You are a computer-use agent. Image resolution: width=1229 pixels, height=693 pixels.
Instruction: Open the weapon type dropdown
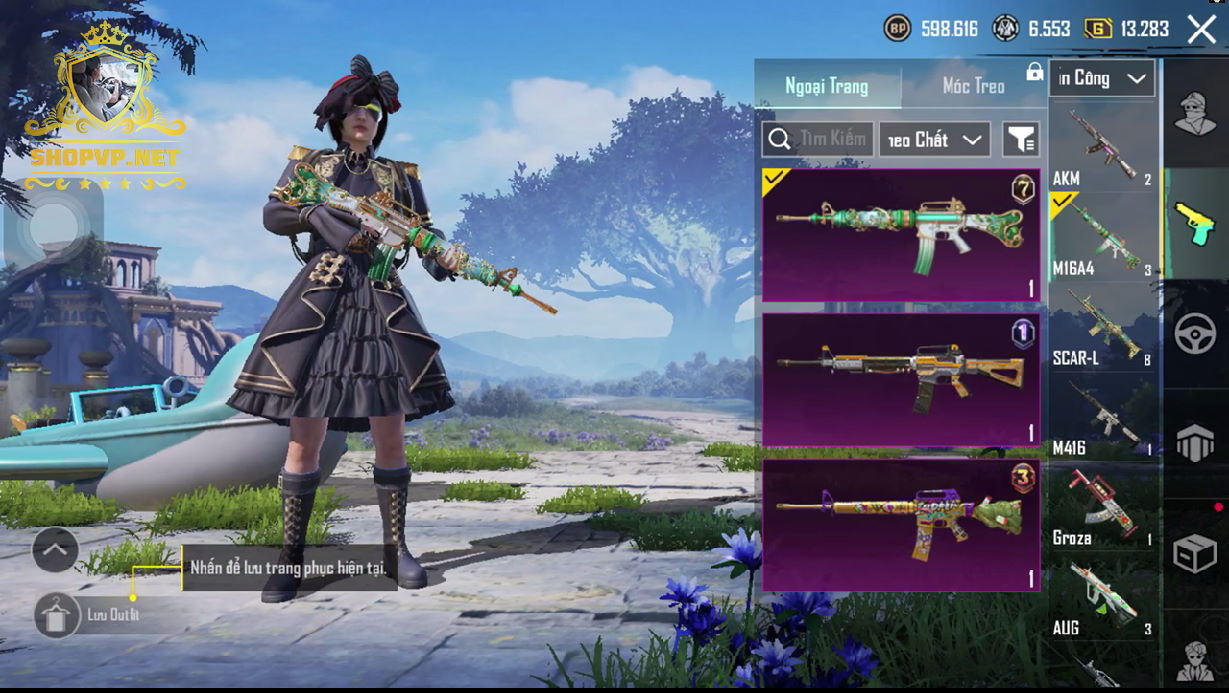point(1103,78)
